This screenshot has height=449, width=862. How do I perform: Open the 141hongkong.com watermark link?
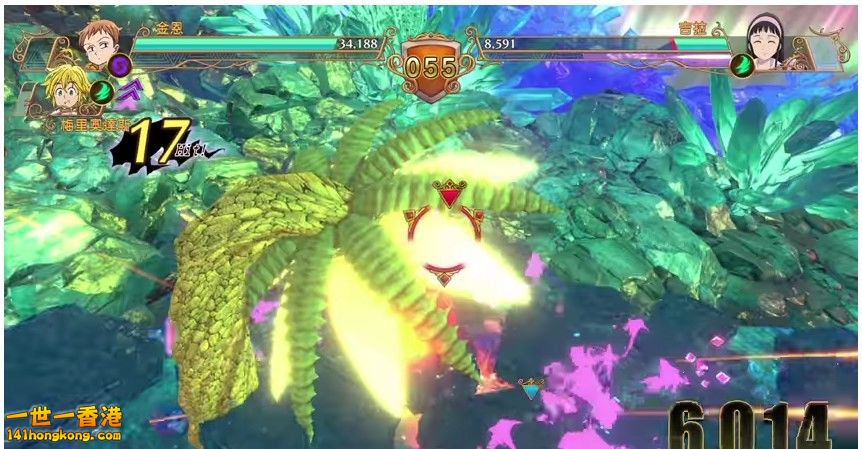64,436
